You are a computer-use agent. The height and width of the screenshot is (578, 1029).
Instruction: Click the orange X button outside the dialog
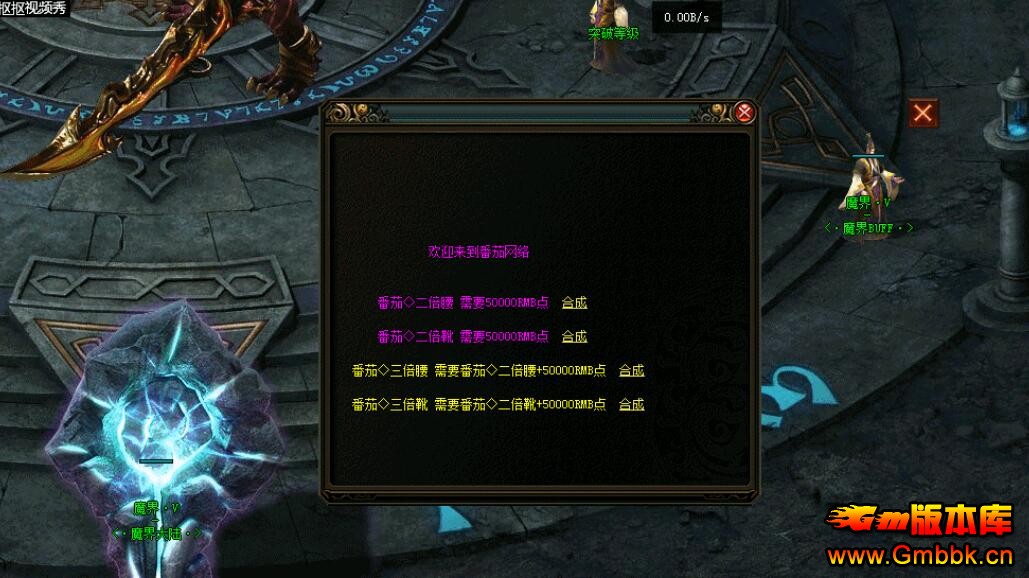[x=922, y=113]
